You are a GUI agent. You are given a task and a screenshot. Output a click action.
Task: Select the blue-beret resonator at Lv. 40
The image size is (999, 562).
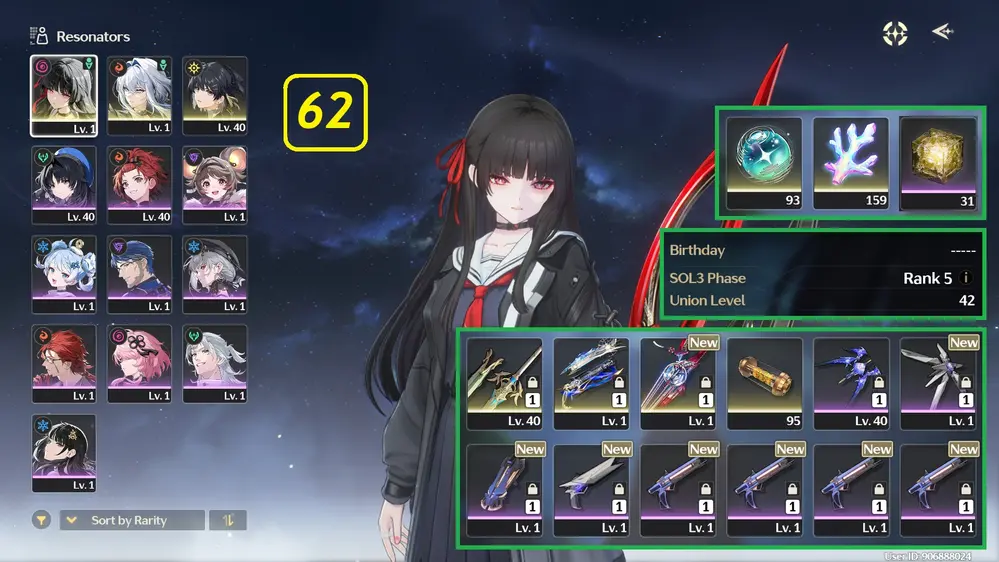tap(64, 185)
